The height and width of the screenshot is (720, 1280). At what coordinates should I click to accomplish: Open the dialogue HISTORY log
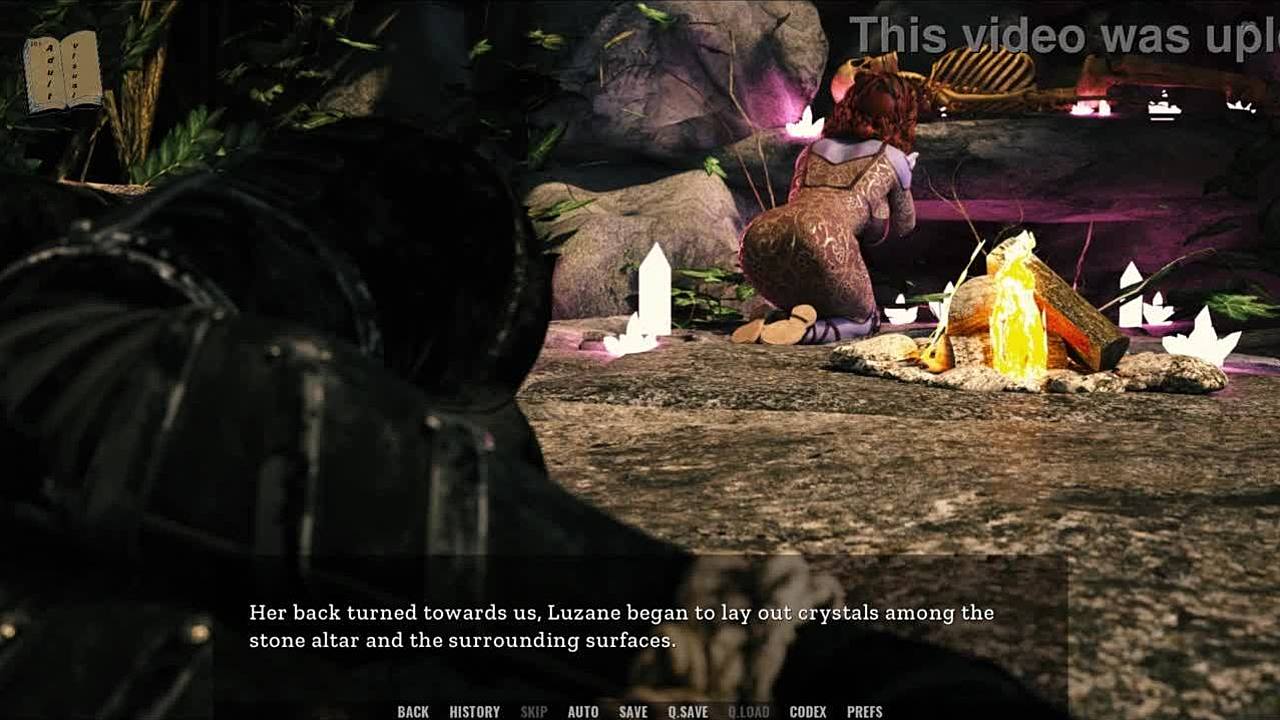click(x=474, y=712)
